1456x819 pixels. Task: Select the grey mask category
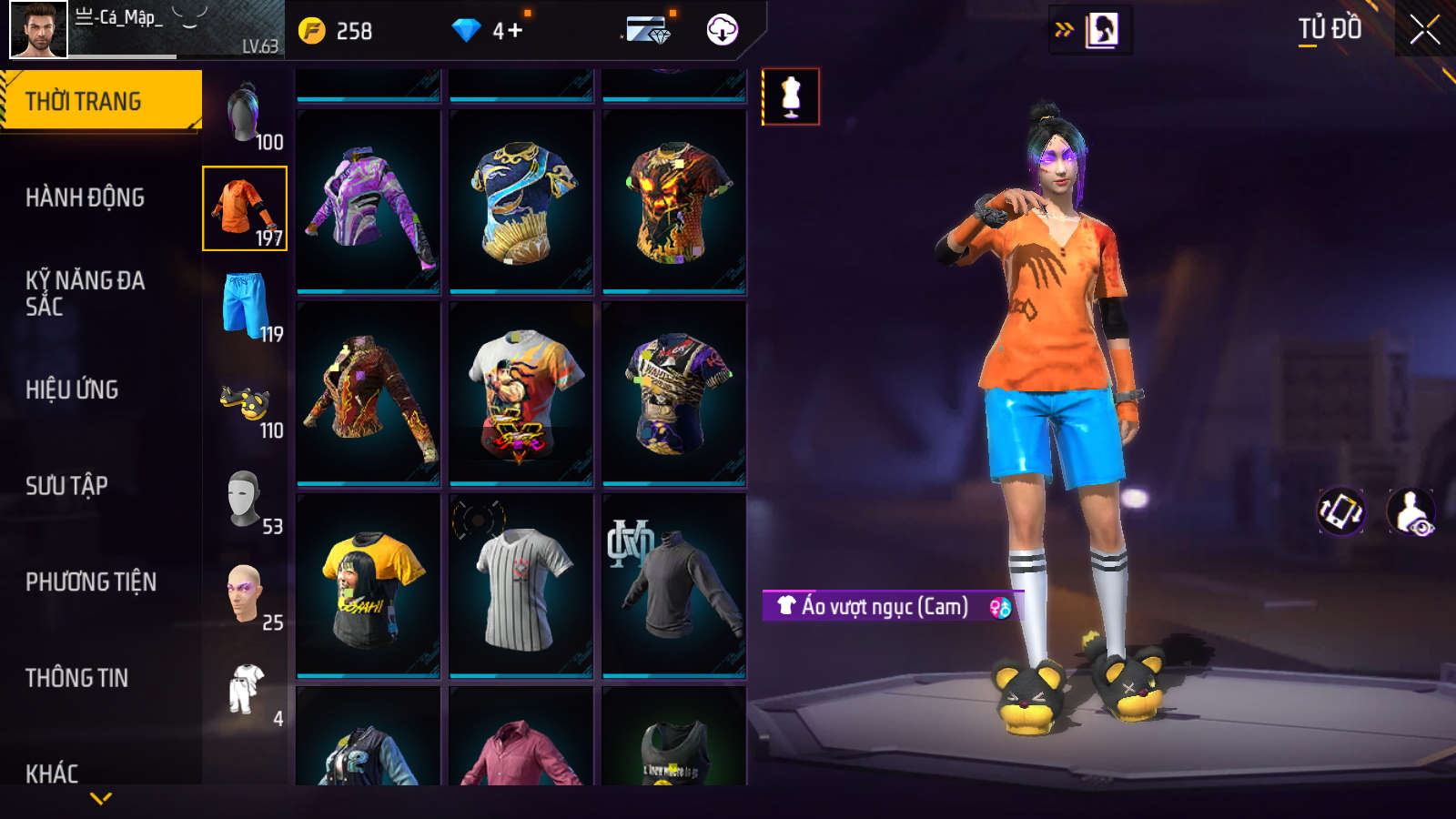245,498
